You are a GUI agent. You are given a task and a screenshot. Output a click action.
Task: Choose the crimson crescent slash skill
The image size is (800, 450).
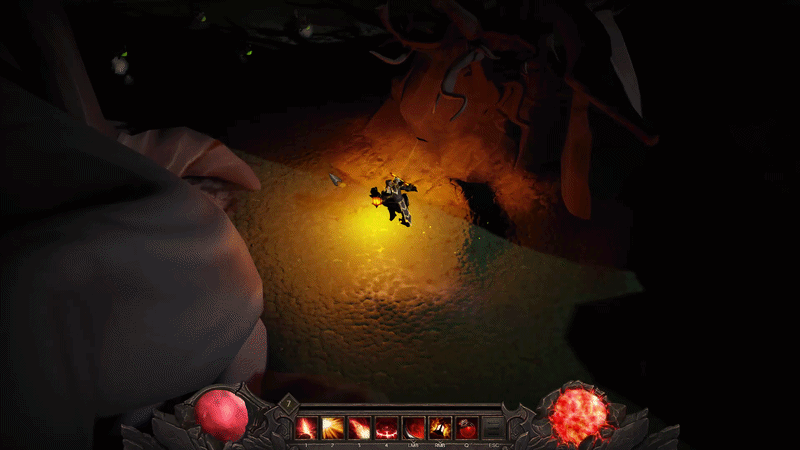pos(414,427)
